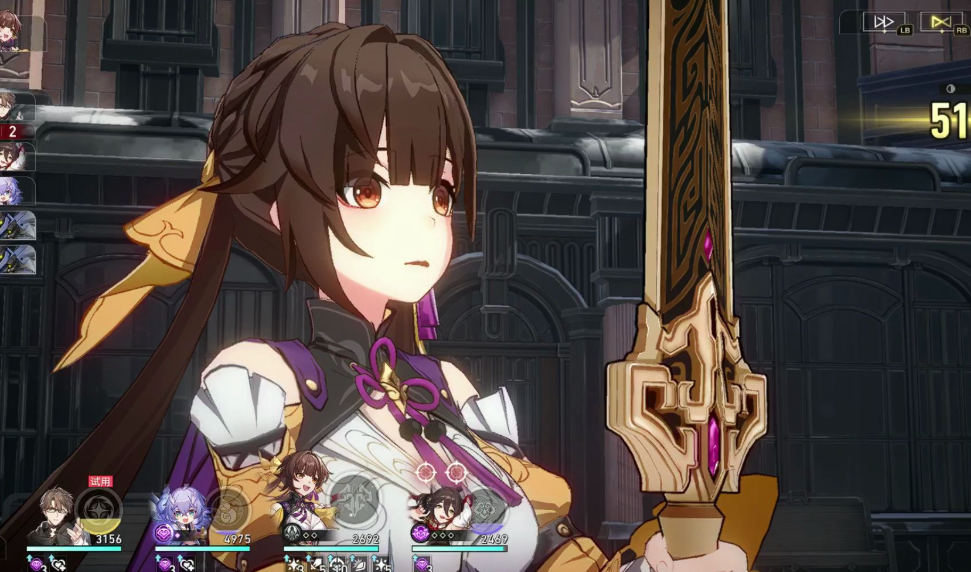Toggle the double-speed battle button
This screenshot has width=971, height=572.
[x=884, y=22]
